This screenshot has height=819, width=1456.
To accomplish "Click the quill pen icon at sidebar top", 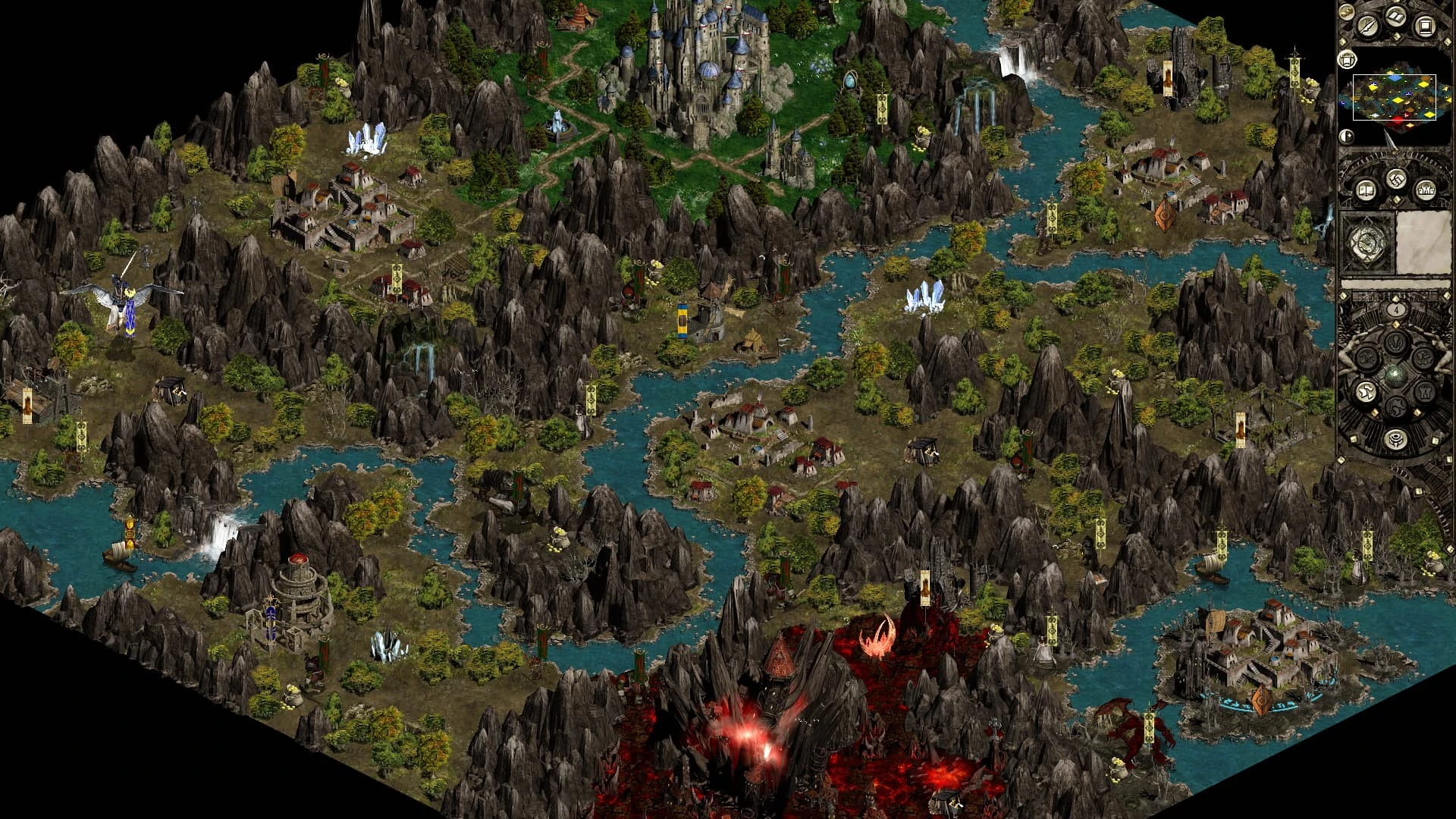I will [1367, 25].
